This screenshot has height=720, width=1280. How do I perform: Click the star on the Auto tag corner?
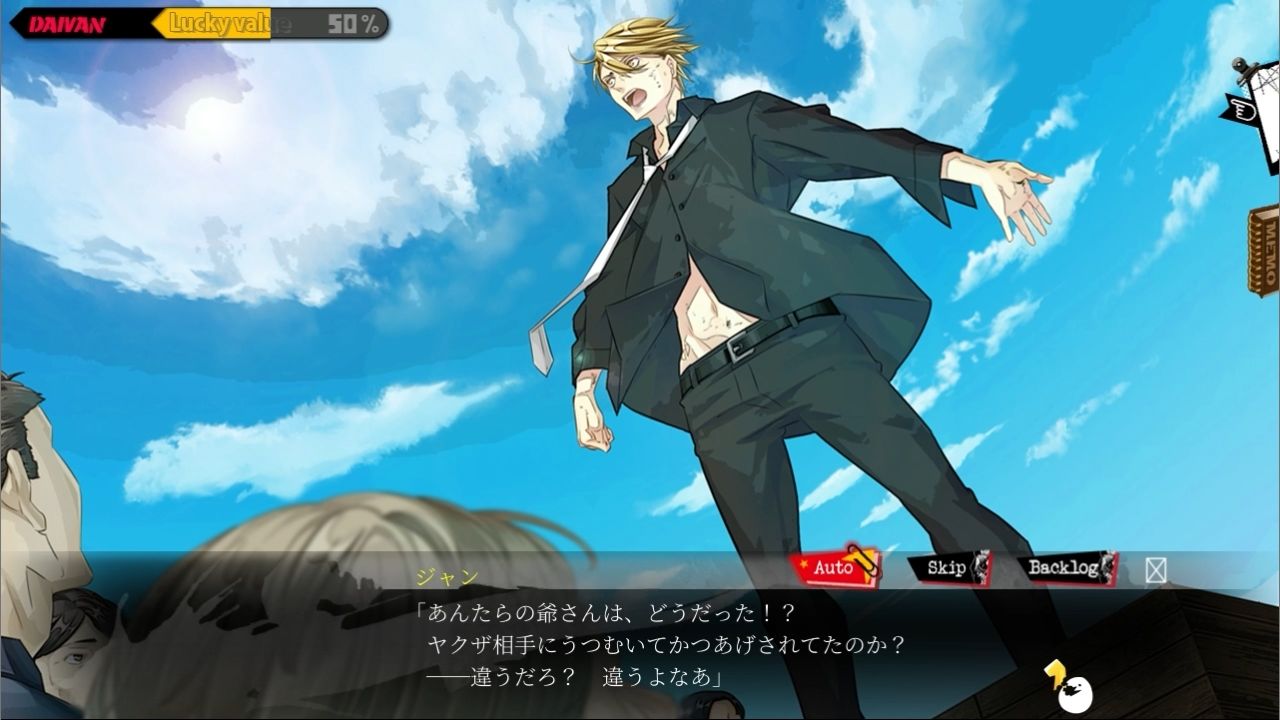tap(803, 564)
